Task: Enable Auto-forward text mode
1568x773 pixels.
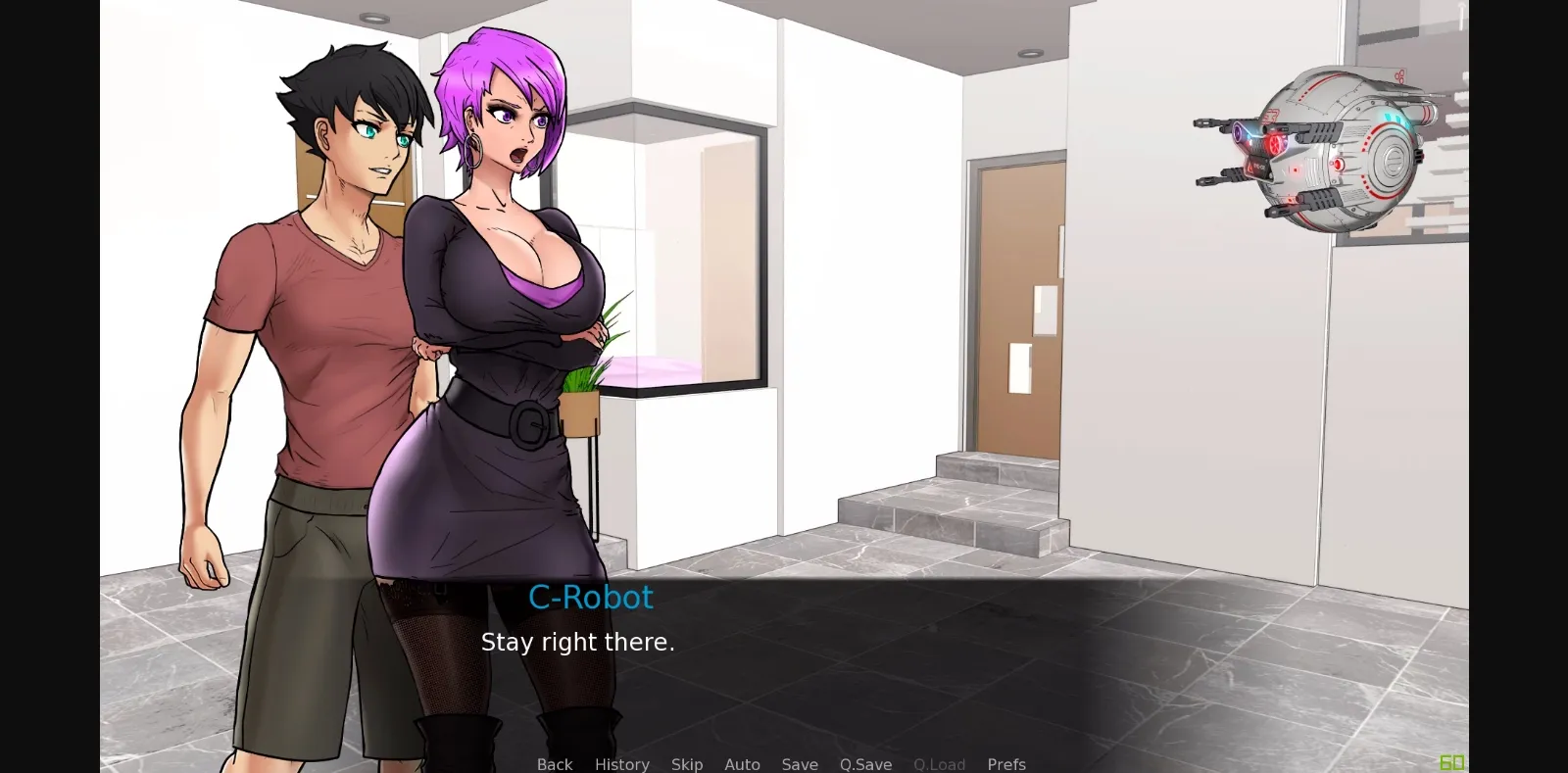Action: (x=742, y=764)
